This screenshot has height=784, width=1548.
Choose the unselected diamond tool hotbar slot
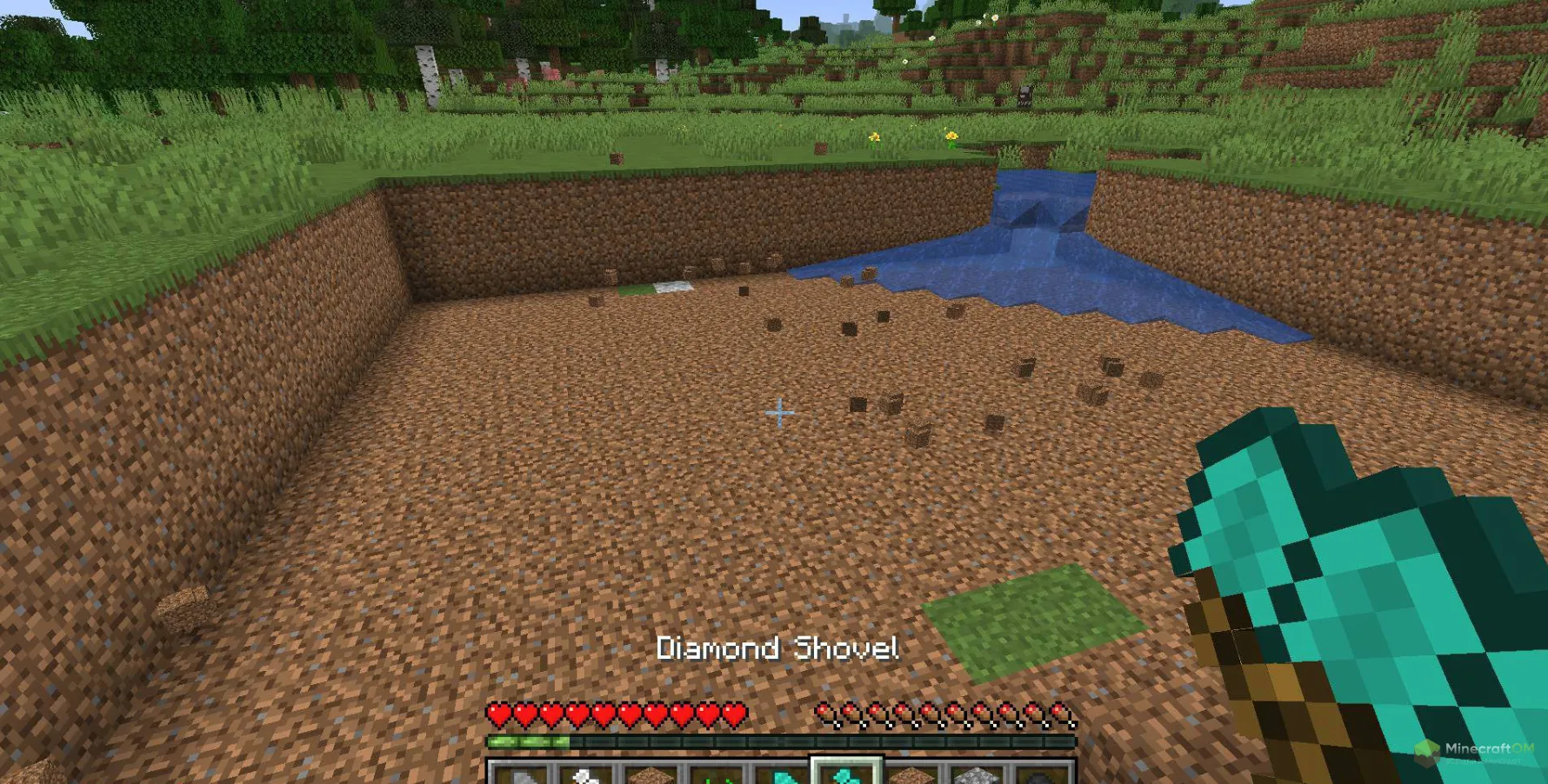[x=782, y=775]
